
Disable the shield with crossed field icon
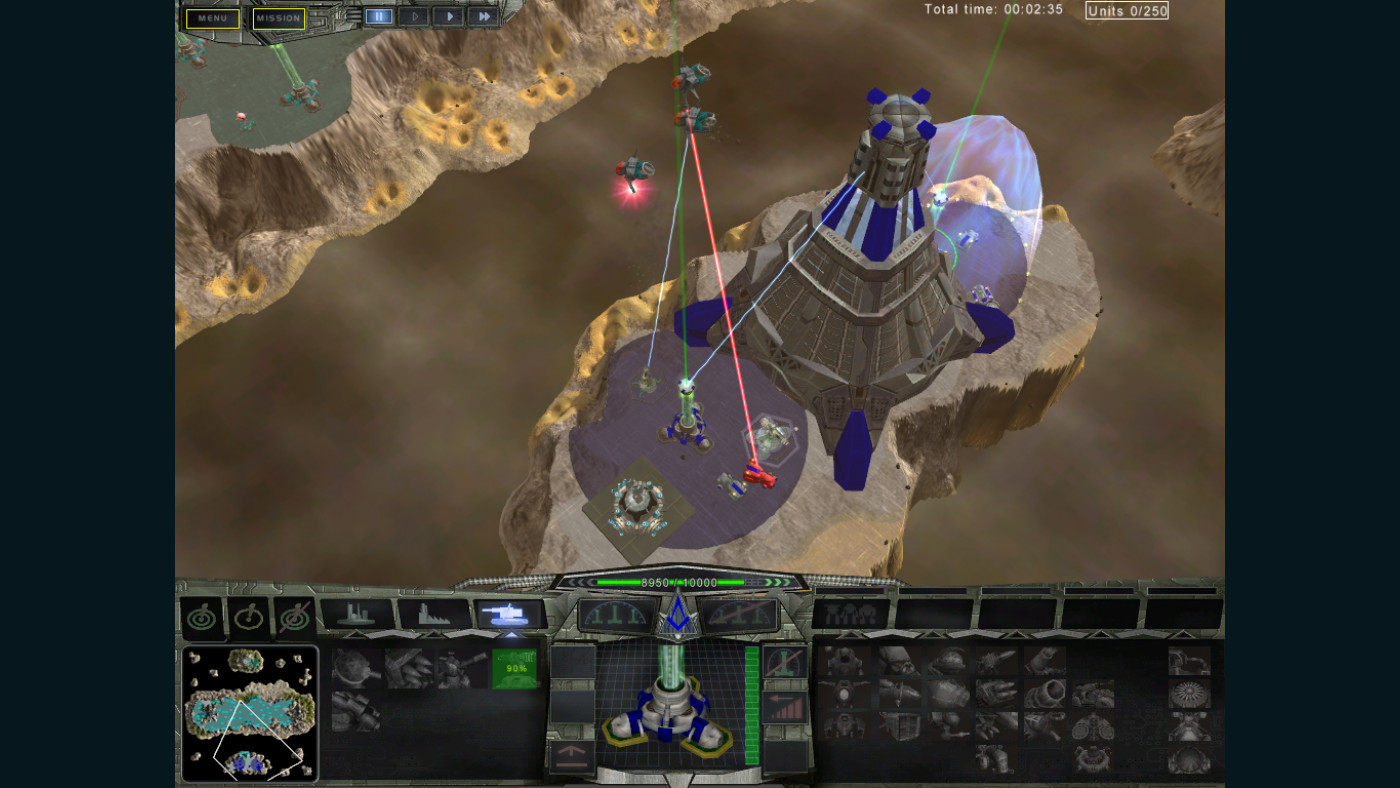[x=294, y=615]
